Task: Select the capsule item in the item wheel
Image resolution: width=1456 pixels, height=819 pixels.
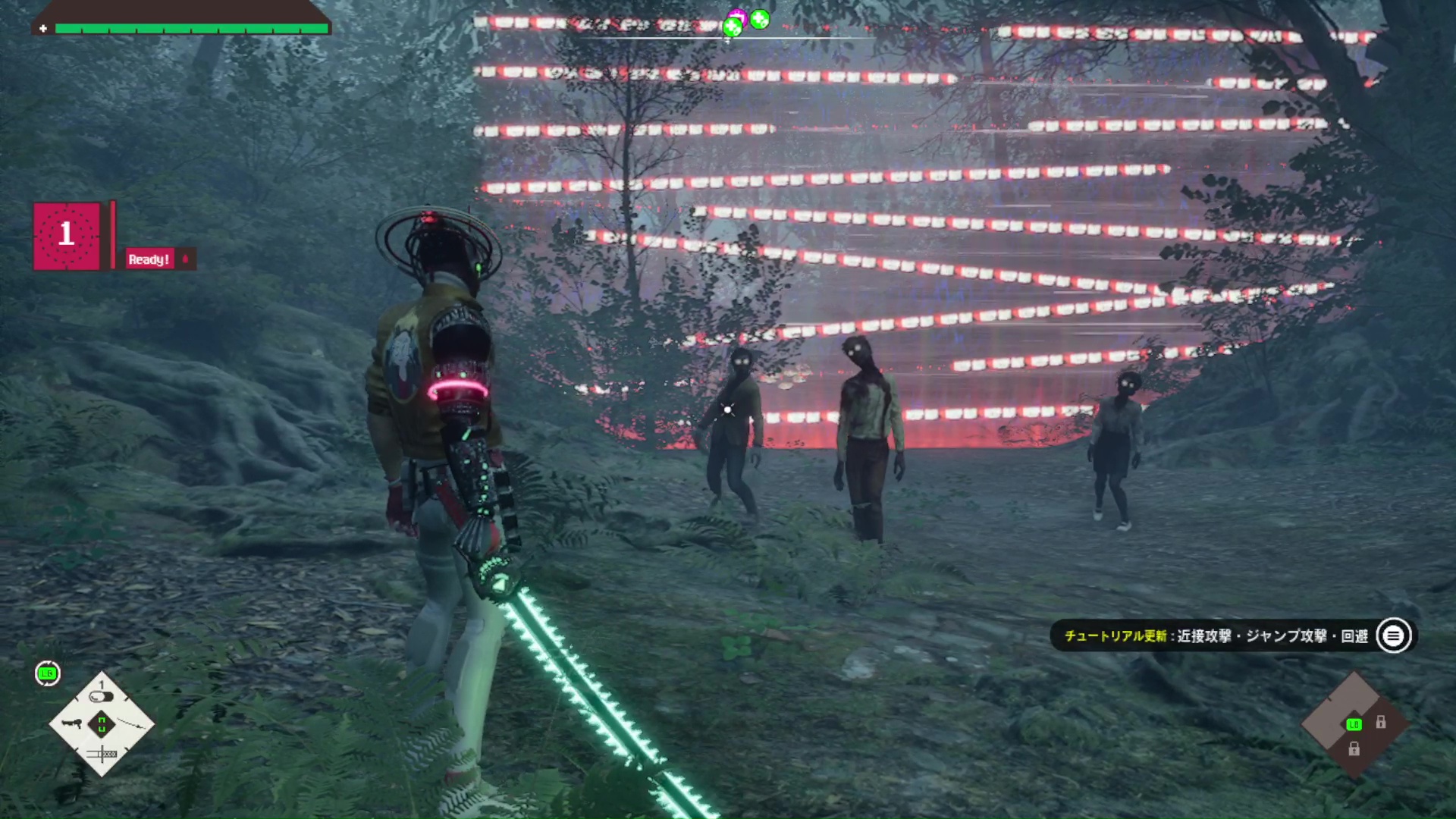Action: pyautogui.click(x=101, y=696)
